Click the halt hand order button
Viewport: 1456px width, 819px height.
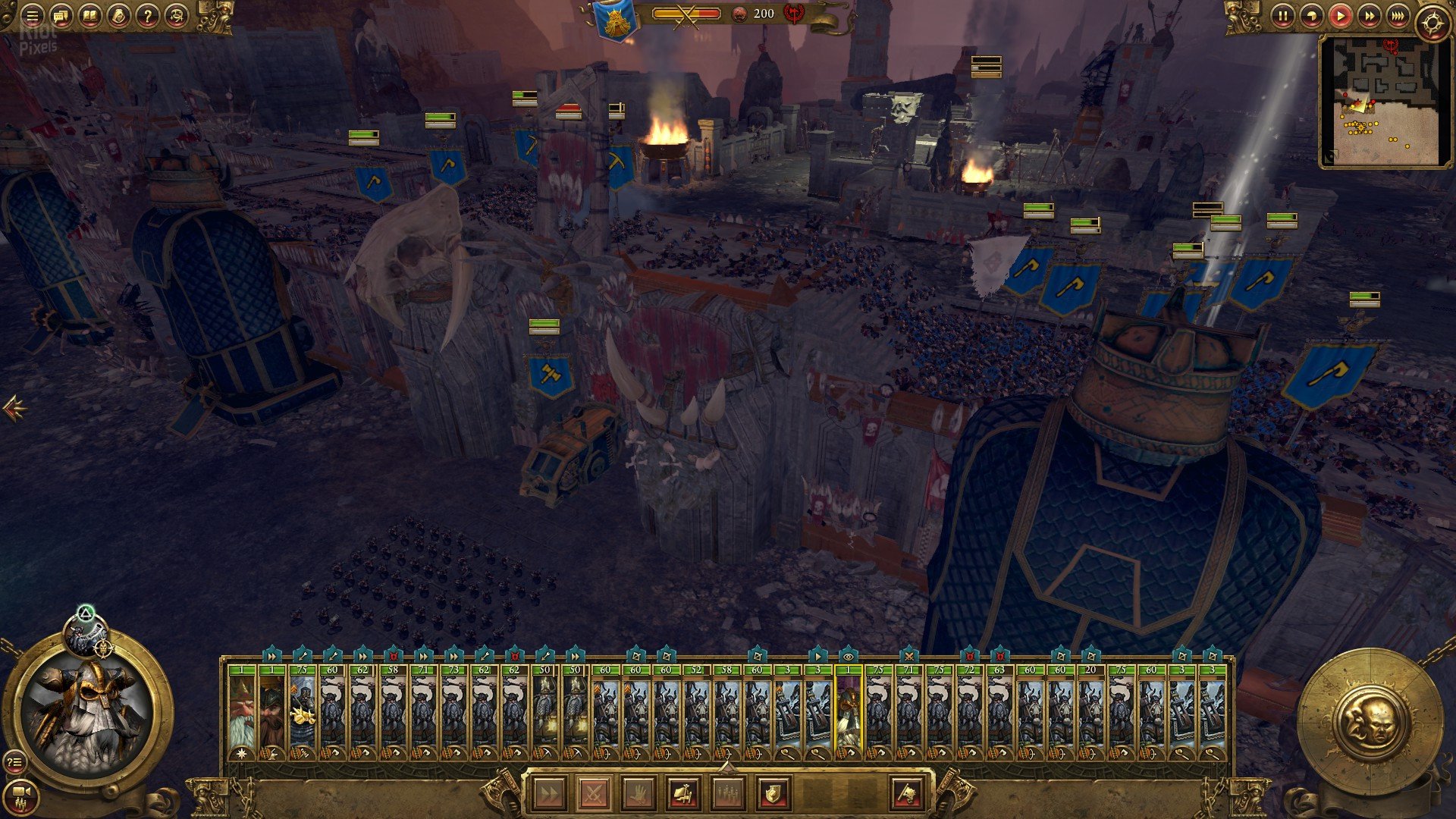[x=639, y=794]
